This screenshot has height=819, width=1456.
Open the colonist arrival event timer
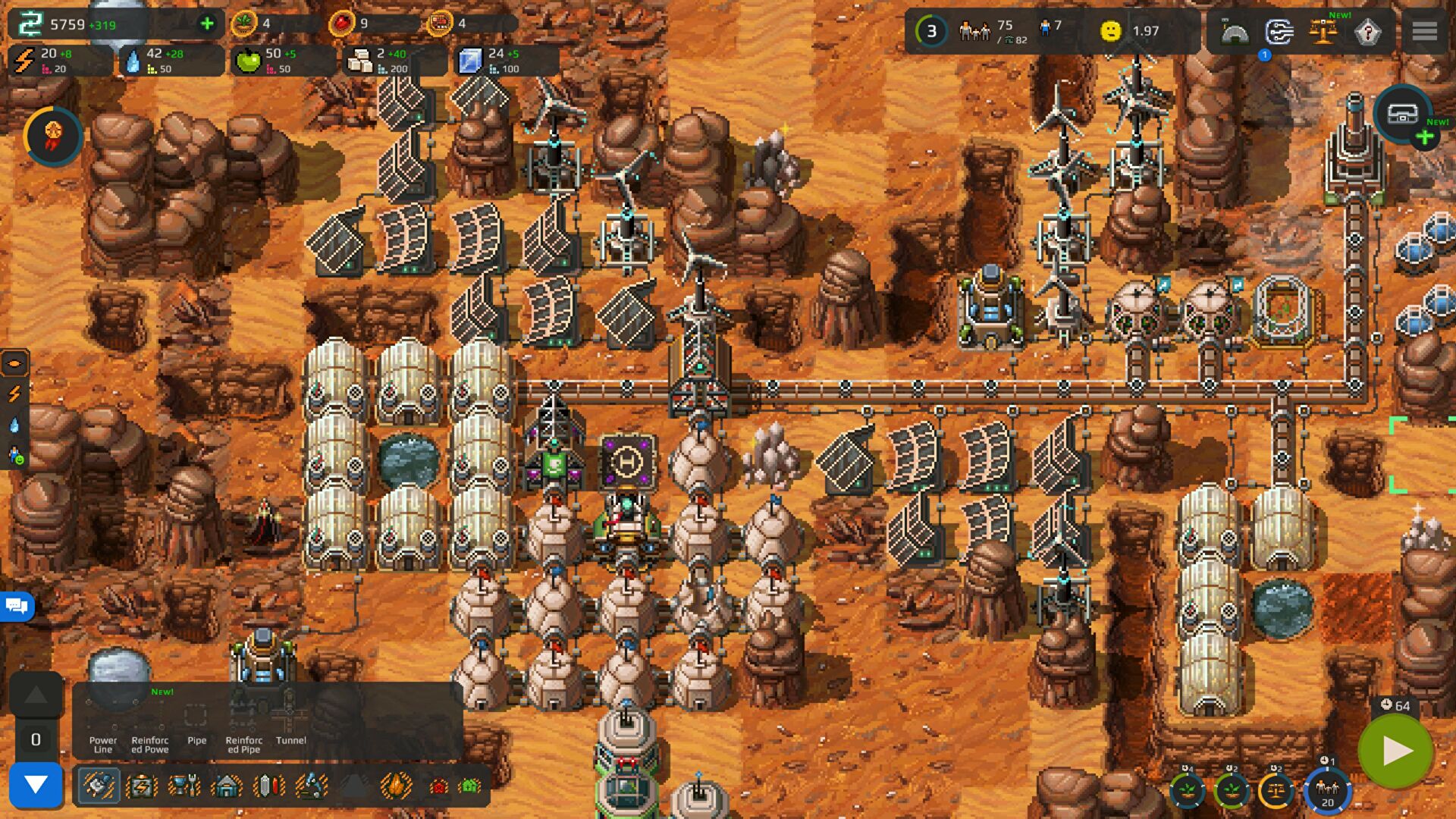[x=1327, y=790]
